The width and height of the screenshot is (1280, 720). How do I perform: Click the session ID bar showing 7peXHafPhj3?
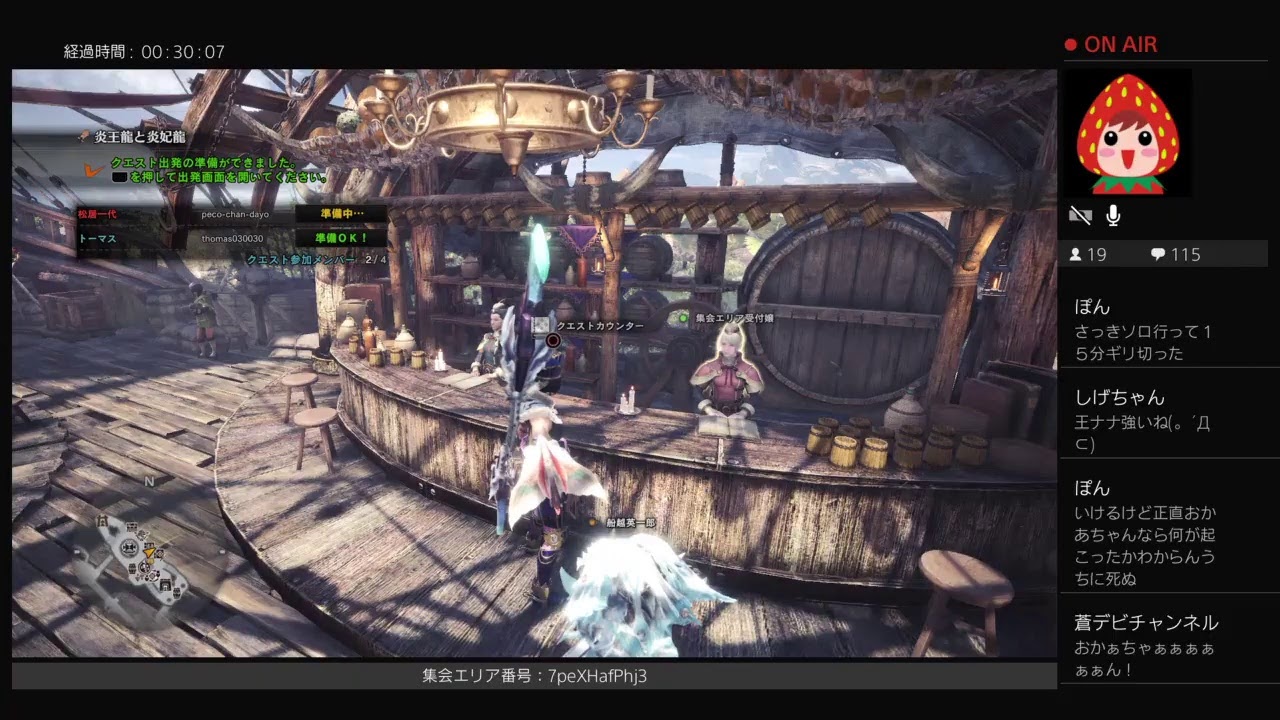point(533,676)
